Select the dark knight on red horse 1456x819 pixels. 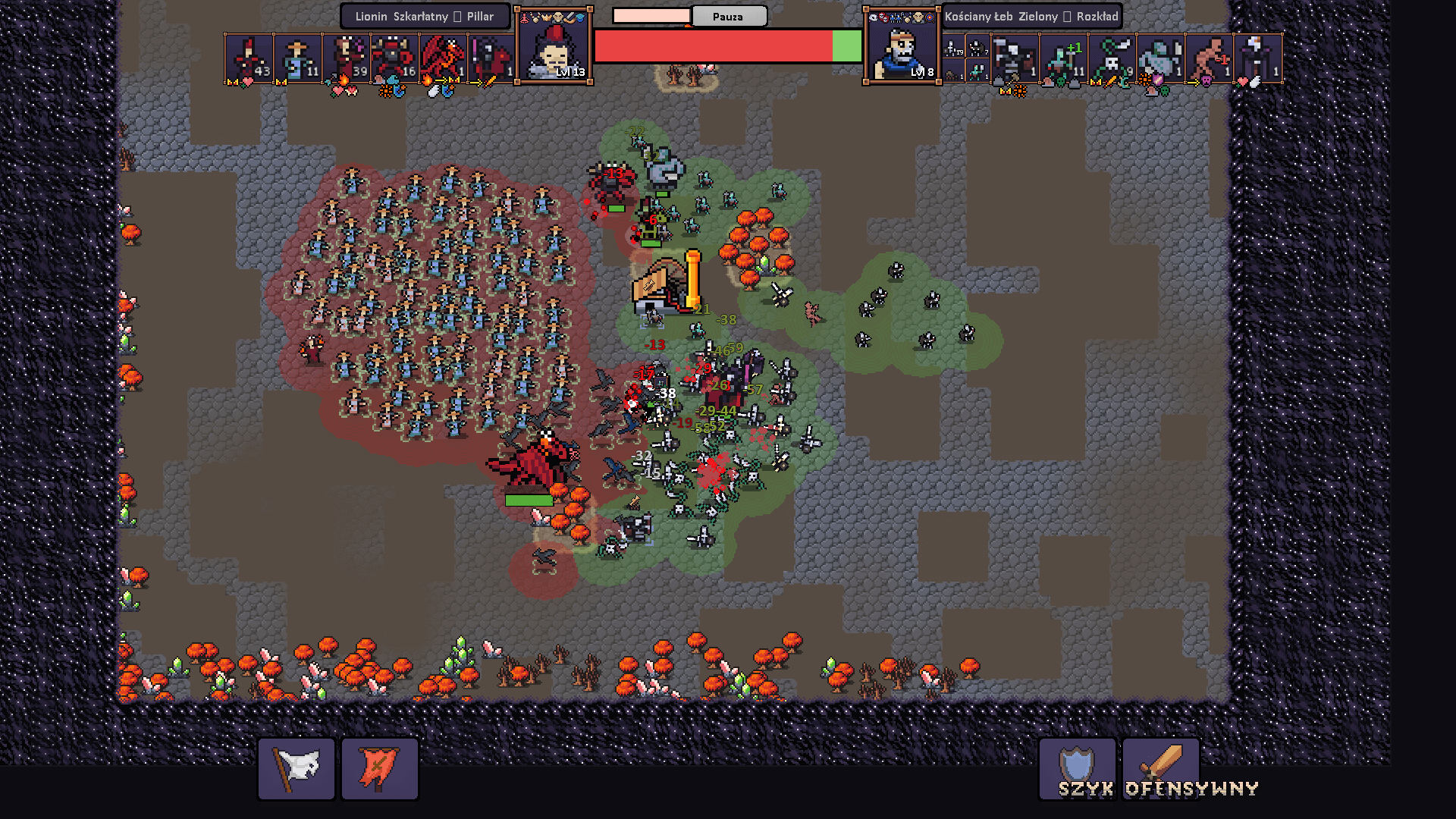[492, 58]
